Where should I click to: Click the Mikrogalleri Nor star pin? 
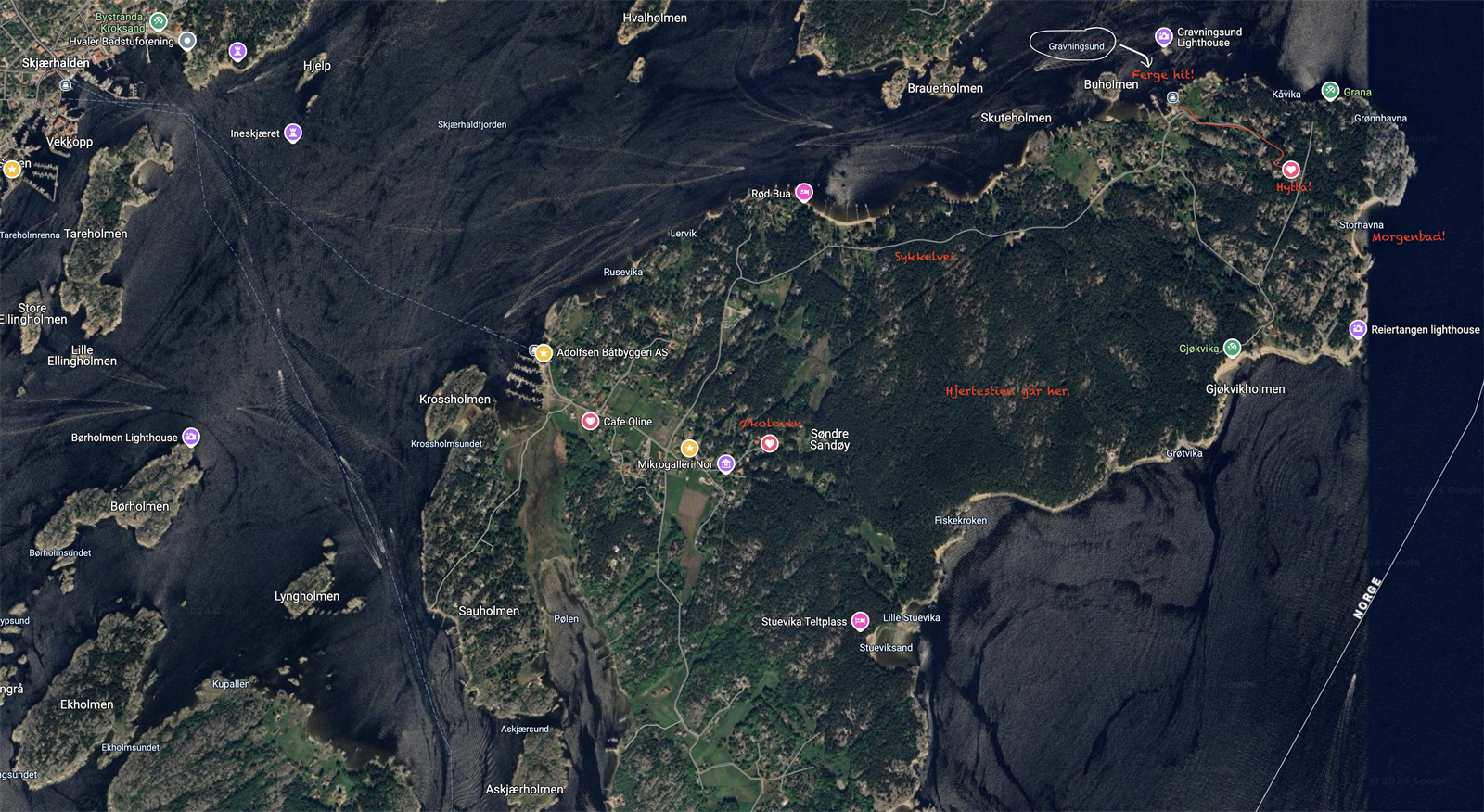689,448
